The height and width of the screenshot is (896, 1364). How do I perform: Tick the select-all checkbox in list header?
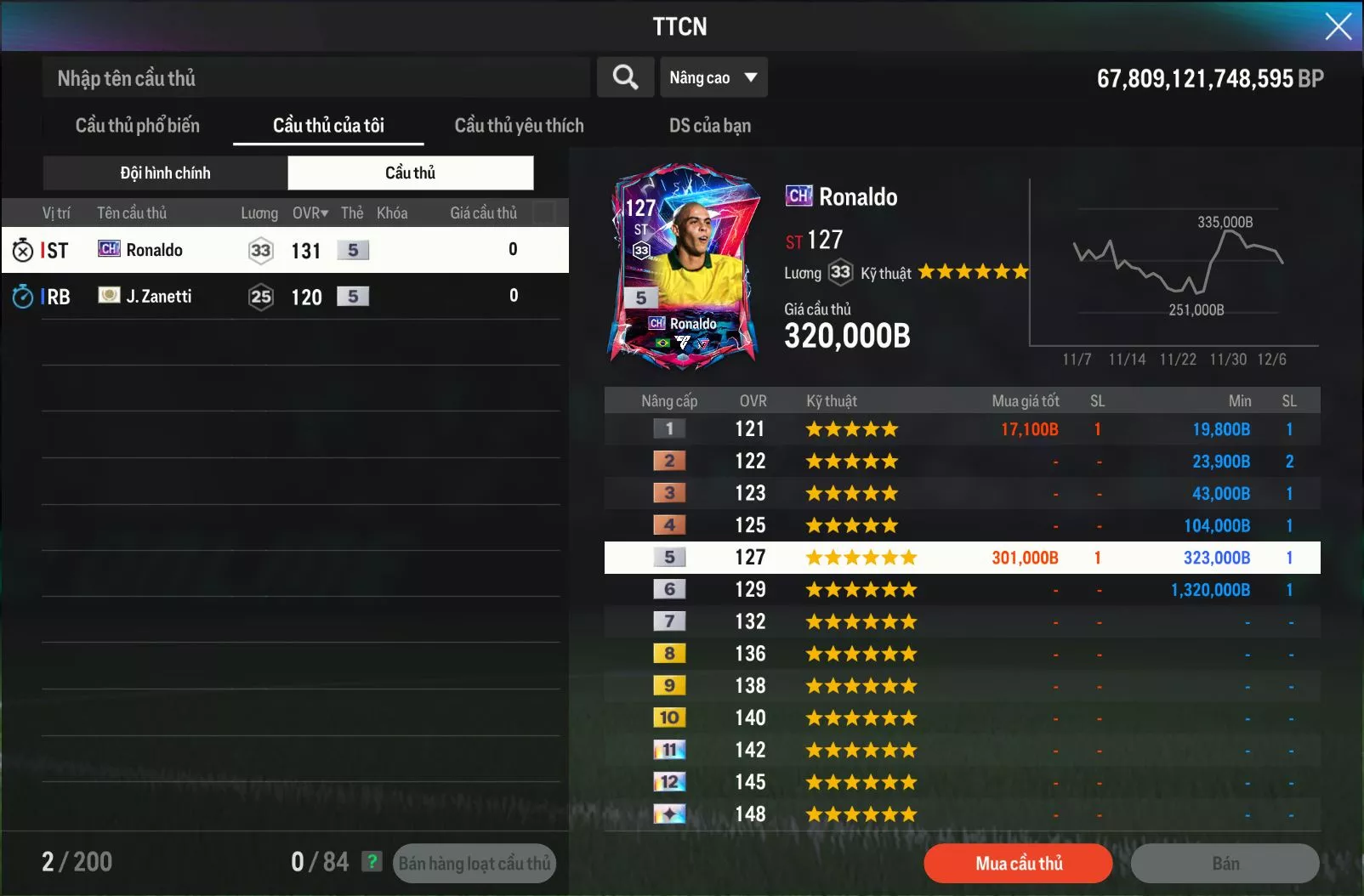point(543,213)
